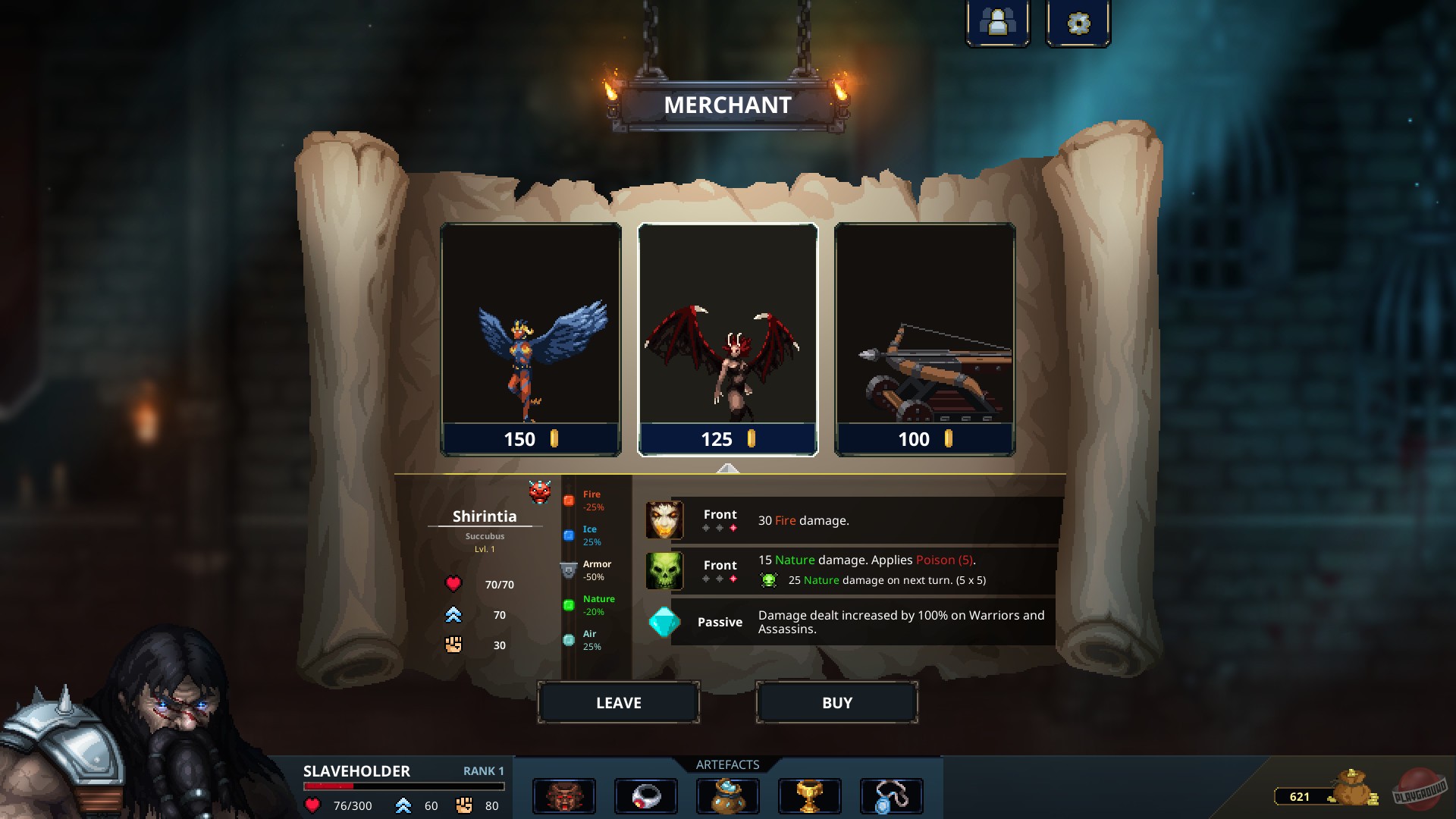
Task: Select the golden chalice artefact
Action: 810,795
